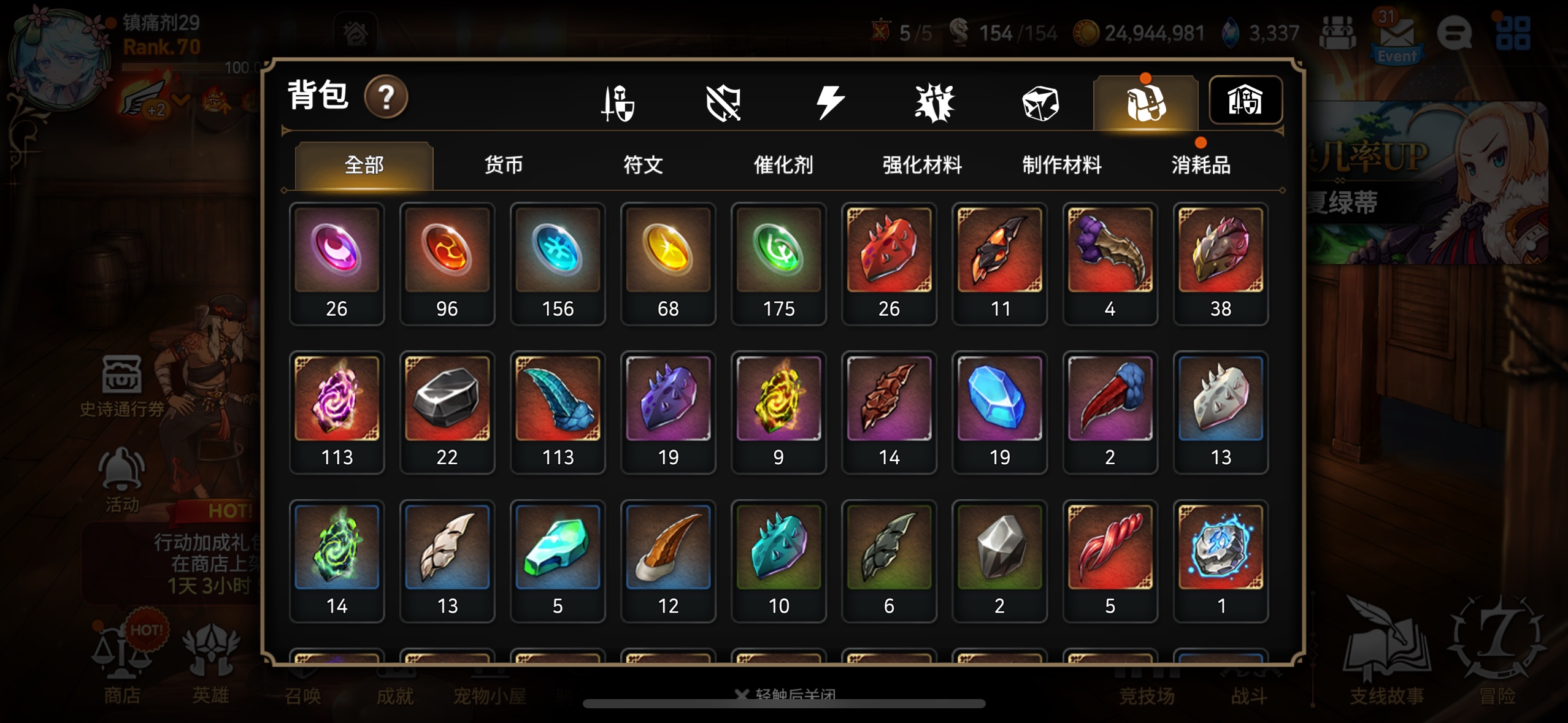Screen dimensions: 1568x723
Task: Select the 全部 all items tab
Action: coord(364,165)
